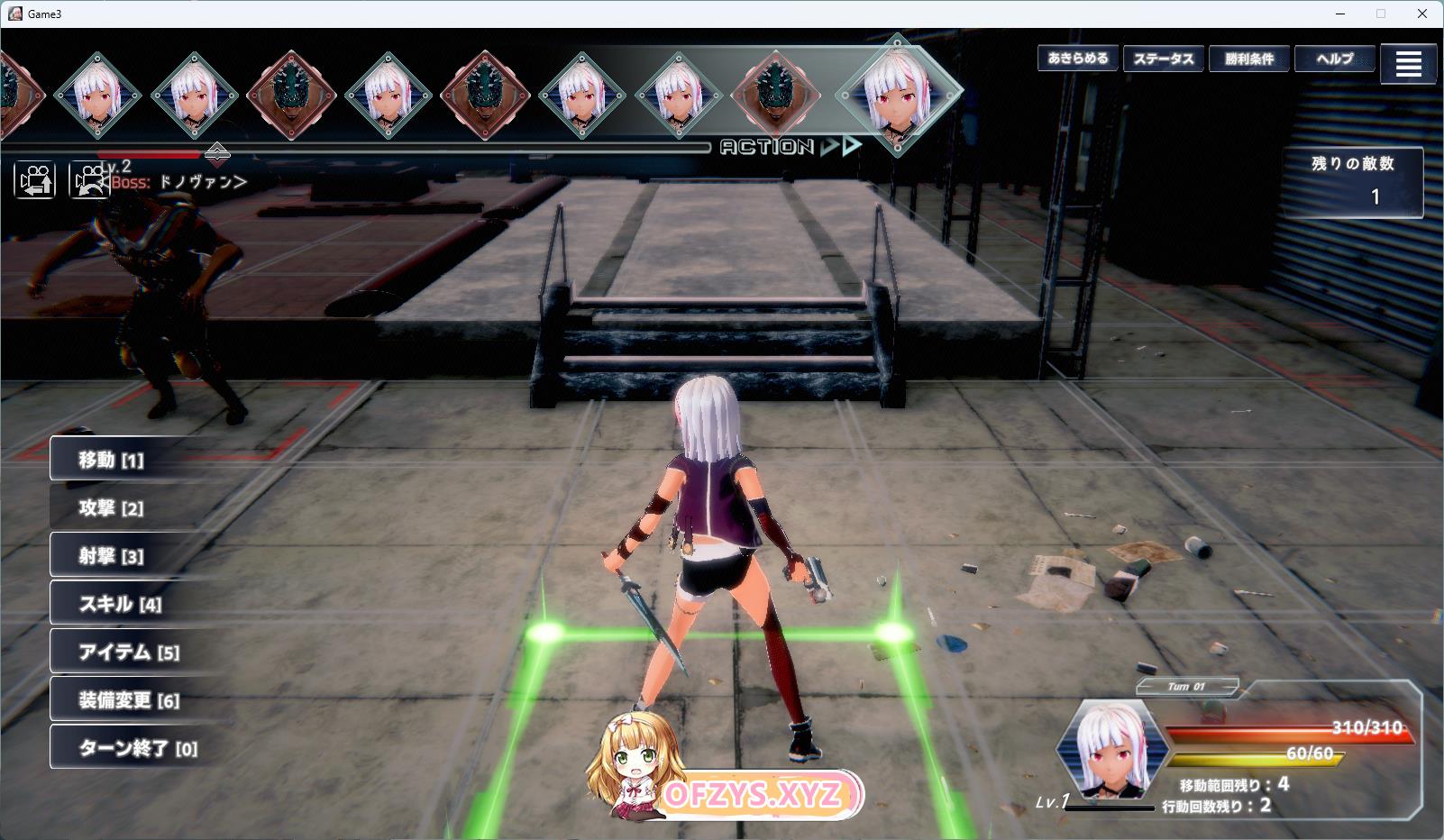Click the あきらめる give up button
Image resolution: width=1444 pixels, height=840 pixels.
click(x=1078, y=59)
